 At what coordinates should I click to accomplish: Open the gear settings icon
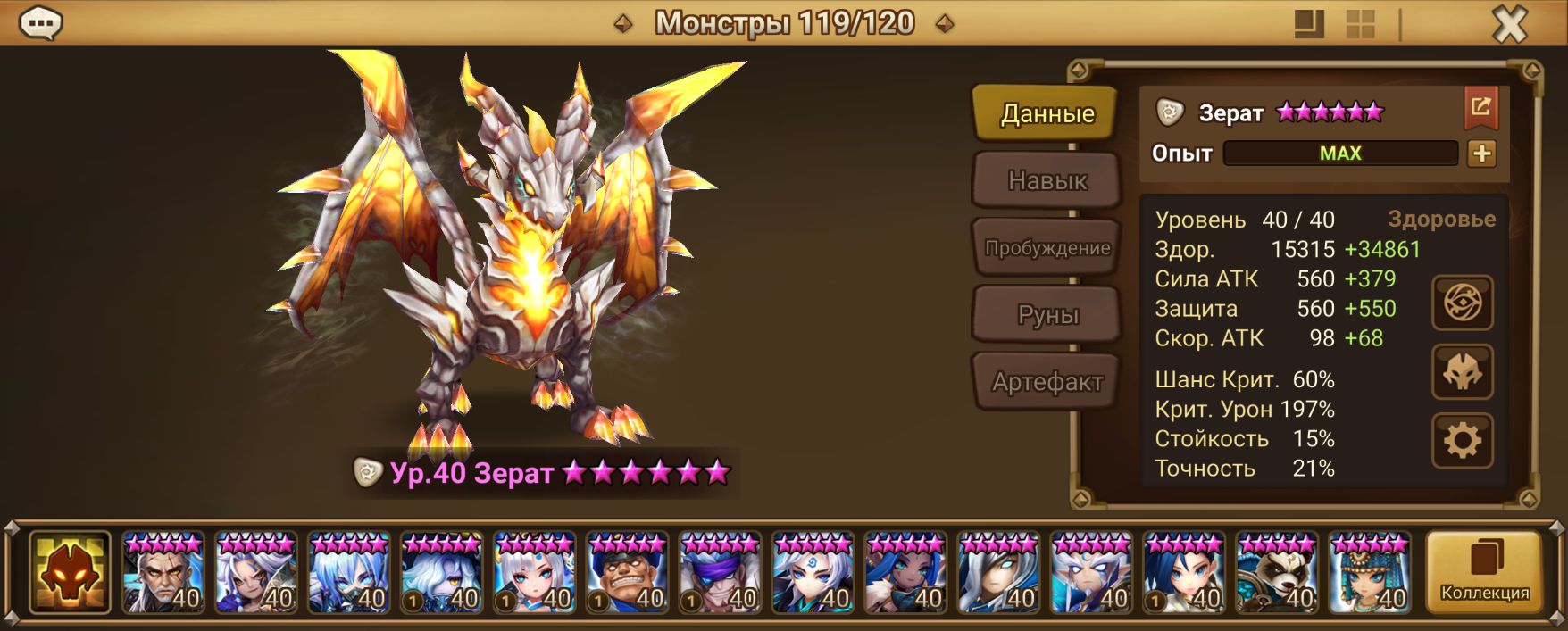[x=1462, y=440]
